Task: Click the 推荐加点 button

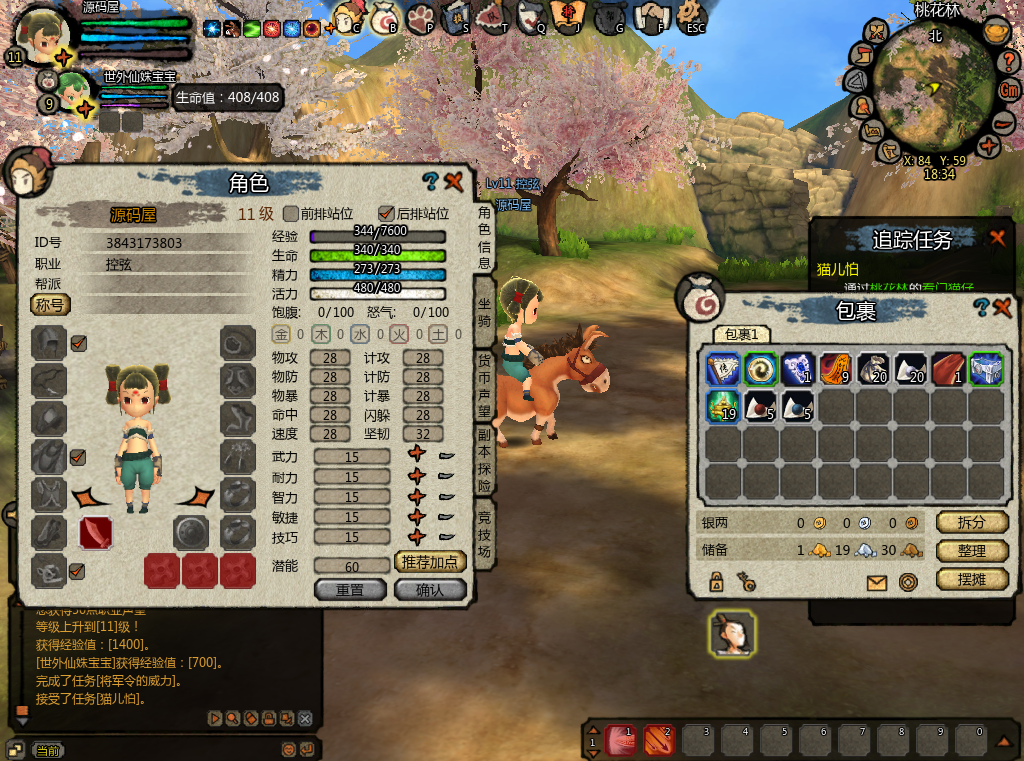Action: coord(431,562)
